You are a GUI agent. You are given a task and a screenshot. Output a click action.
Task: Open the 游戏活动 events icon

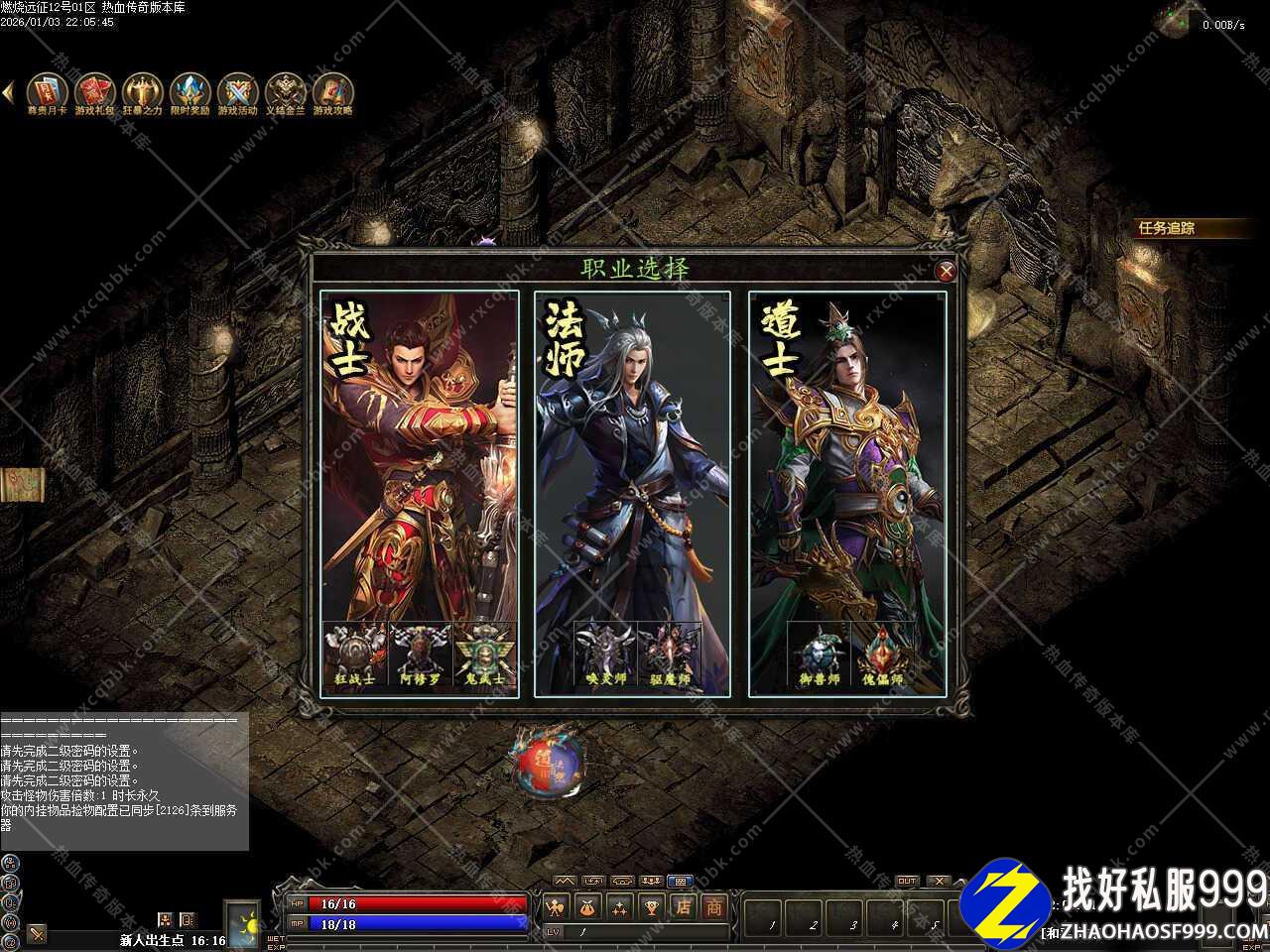pos(237,92)
